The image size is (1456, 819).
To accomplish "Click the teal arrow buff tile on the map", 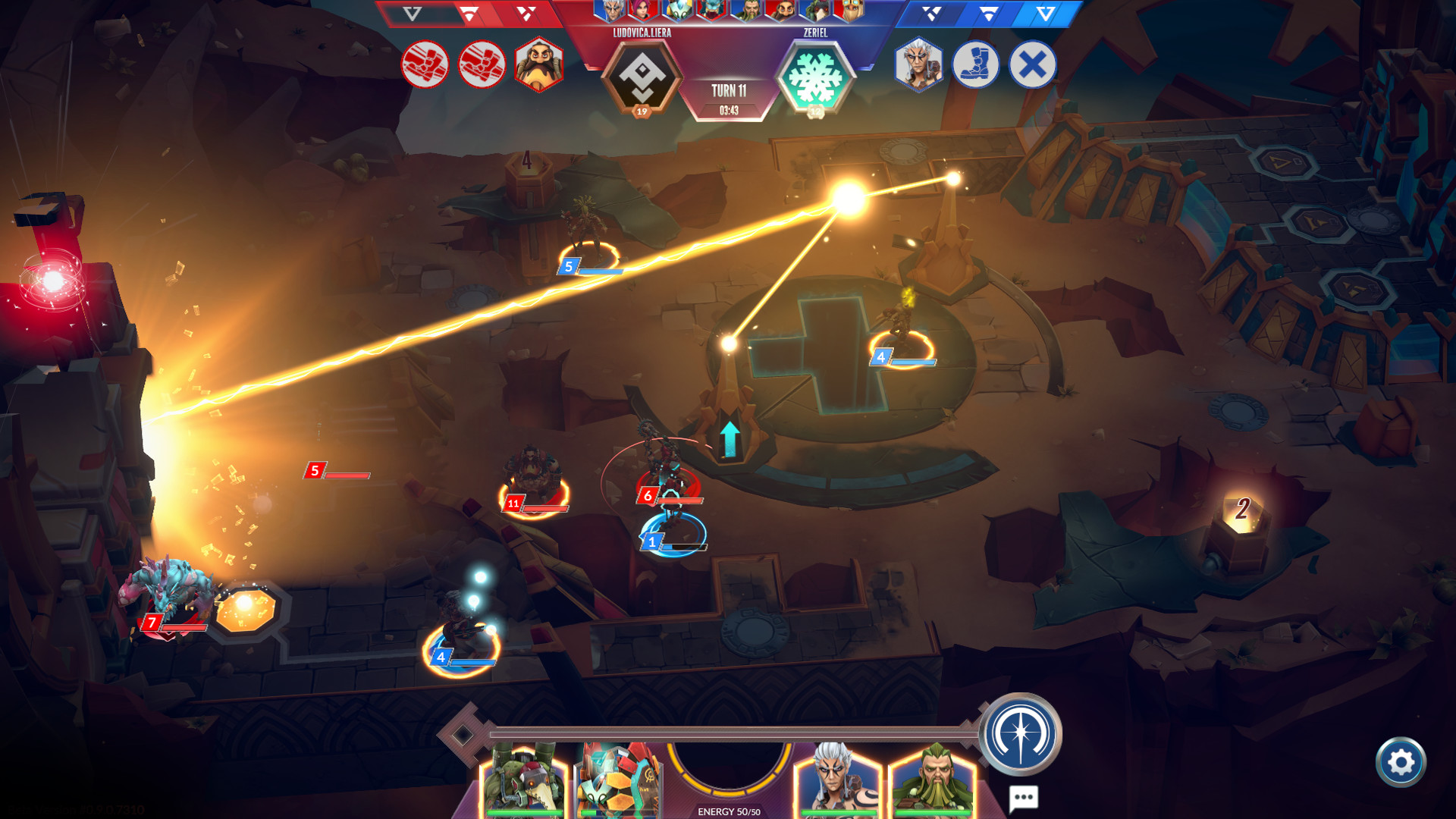I will 730,440.
